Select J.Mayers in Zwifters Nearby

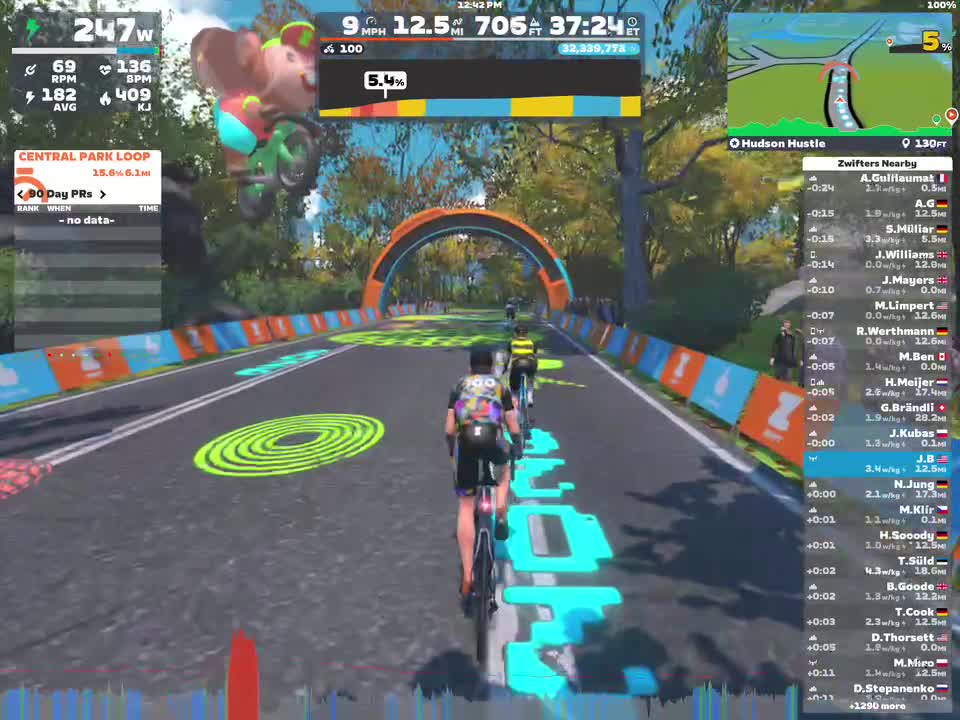[877, 285]
